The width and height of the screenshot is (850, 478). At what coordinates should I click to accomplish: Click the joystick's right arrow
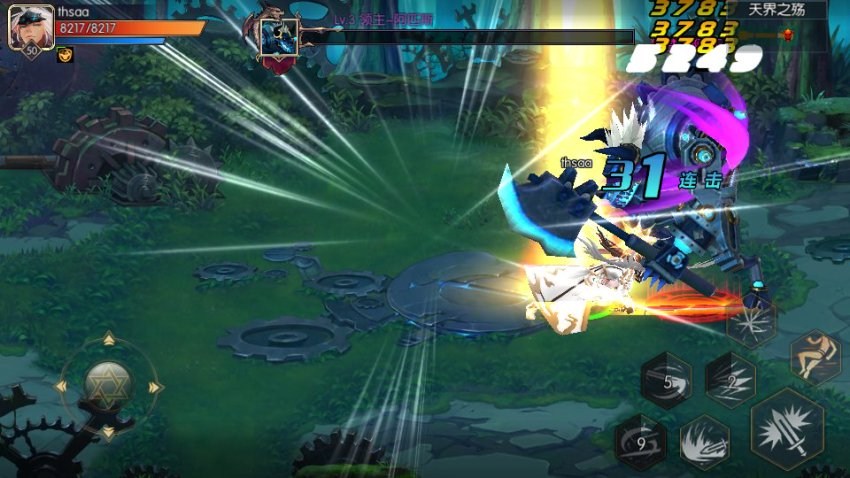click(153, 387)
